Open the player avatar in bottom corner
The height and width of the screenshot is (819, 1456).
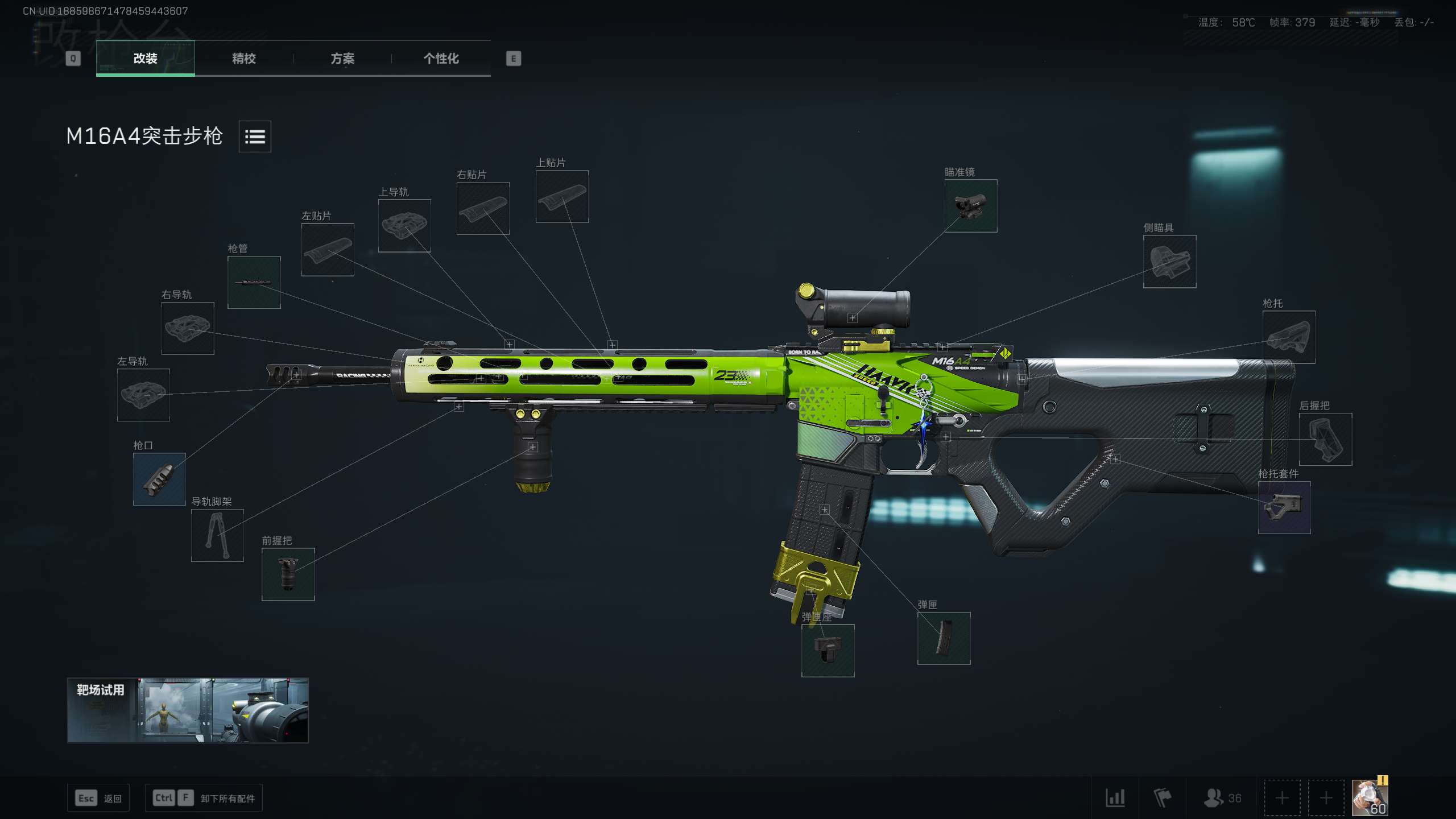point(1370,798)
